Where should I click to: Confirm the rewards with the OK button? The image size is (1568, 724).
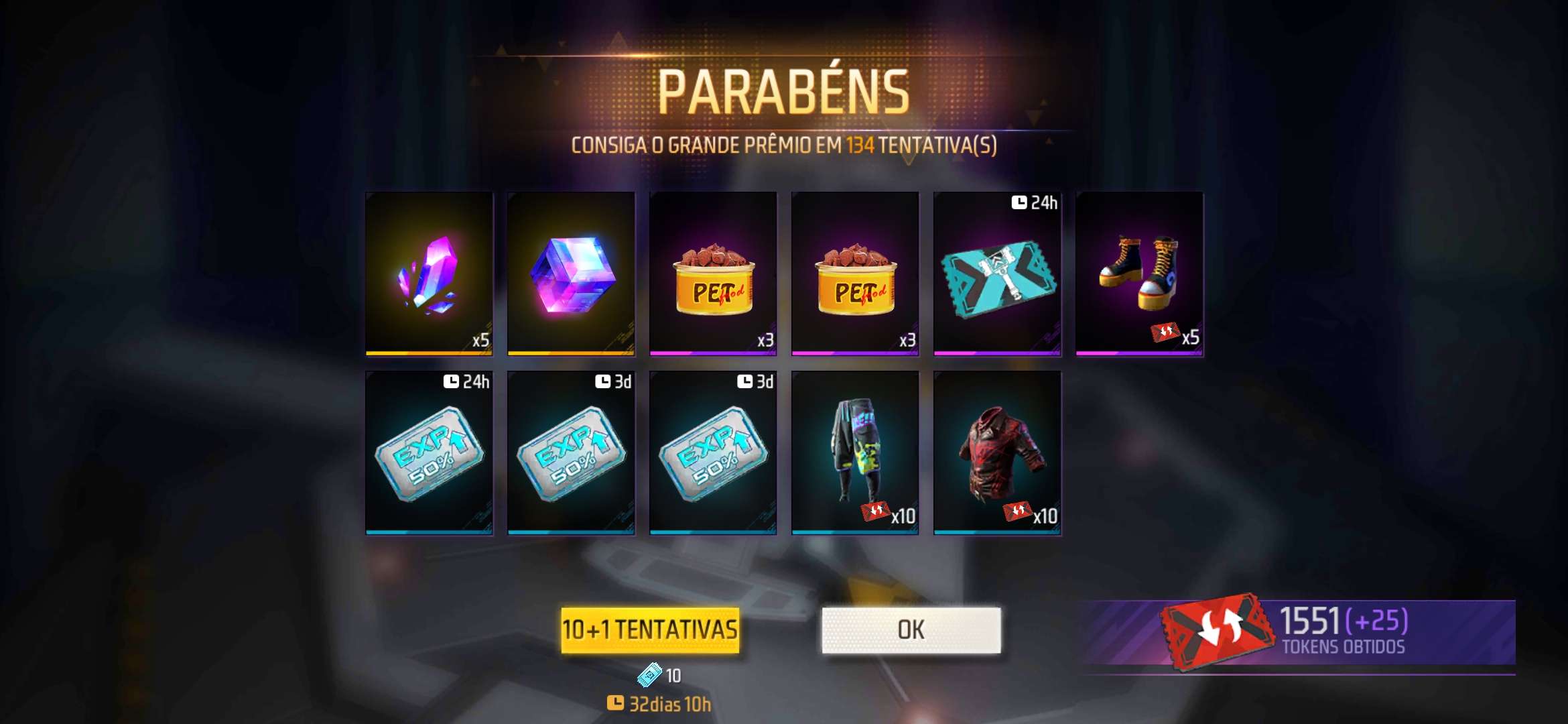coord(911,630)
